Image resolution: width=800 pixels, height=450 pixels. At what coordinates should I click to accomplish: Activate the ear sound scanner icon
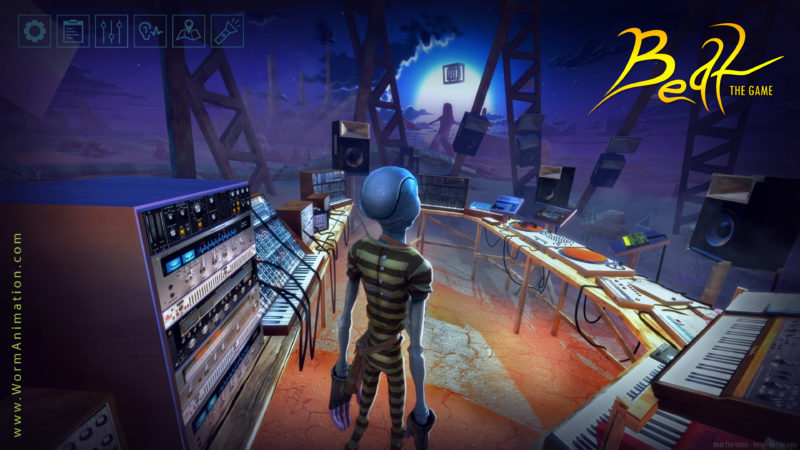click(149, 31)
